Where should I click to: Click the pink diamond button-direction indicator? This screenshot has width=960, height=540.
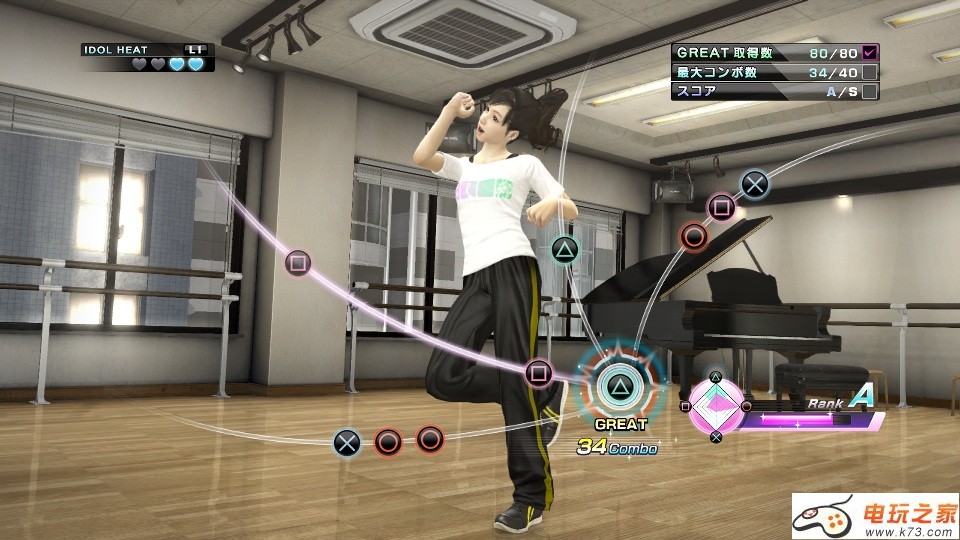pyautogui.click(x=716, y=407)
